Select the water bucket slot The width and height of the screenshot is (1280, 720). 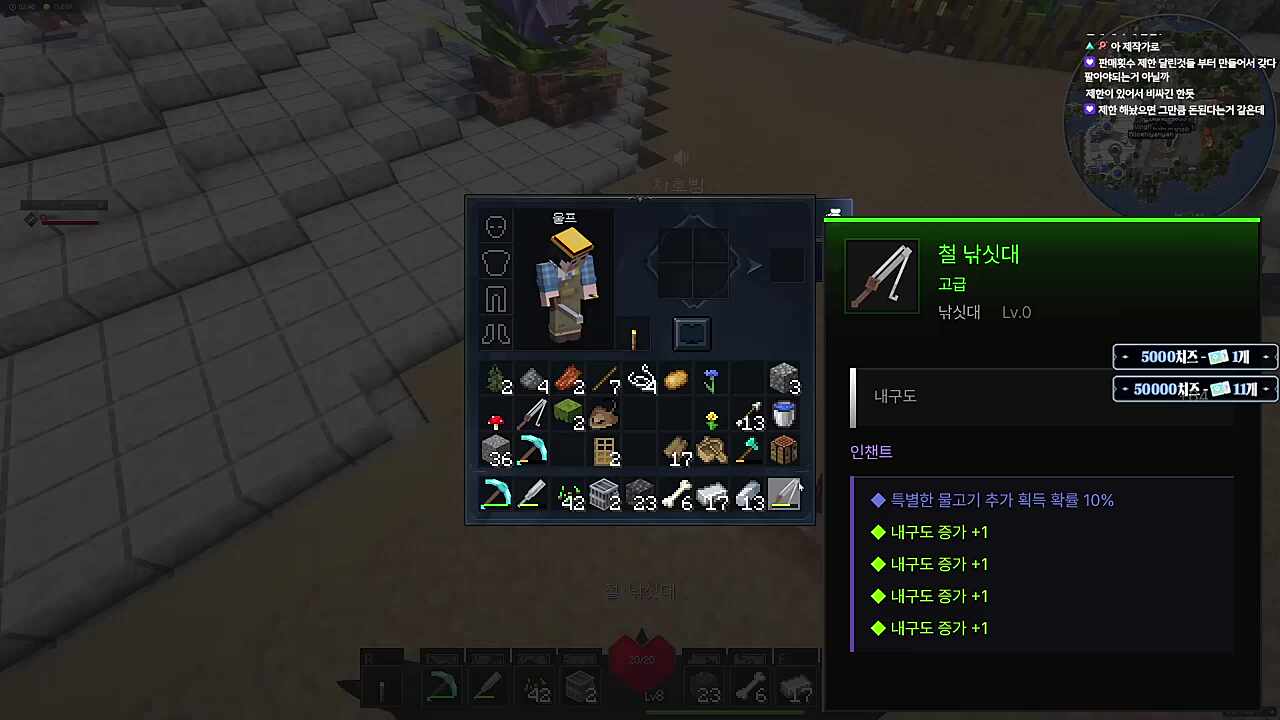[784, 416]
